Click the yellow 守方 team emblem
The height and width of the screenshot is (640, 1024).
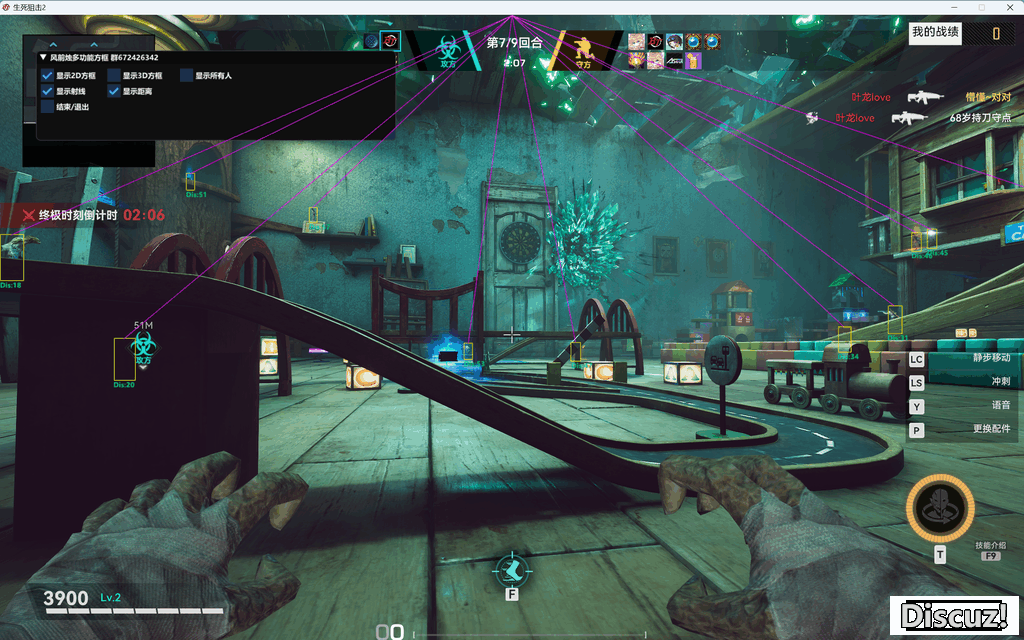583,48
